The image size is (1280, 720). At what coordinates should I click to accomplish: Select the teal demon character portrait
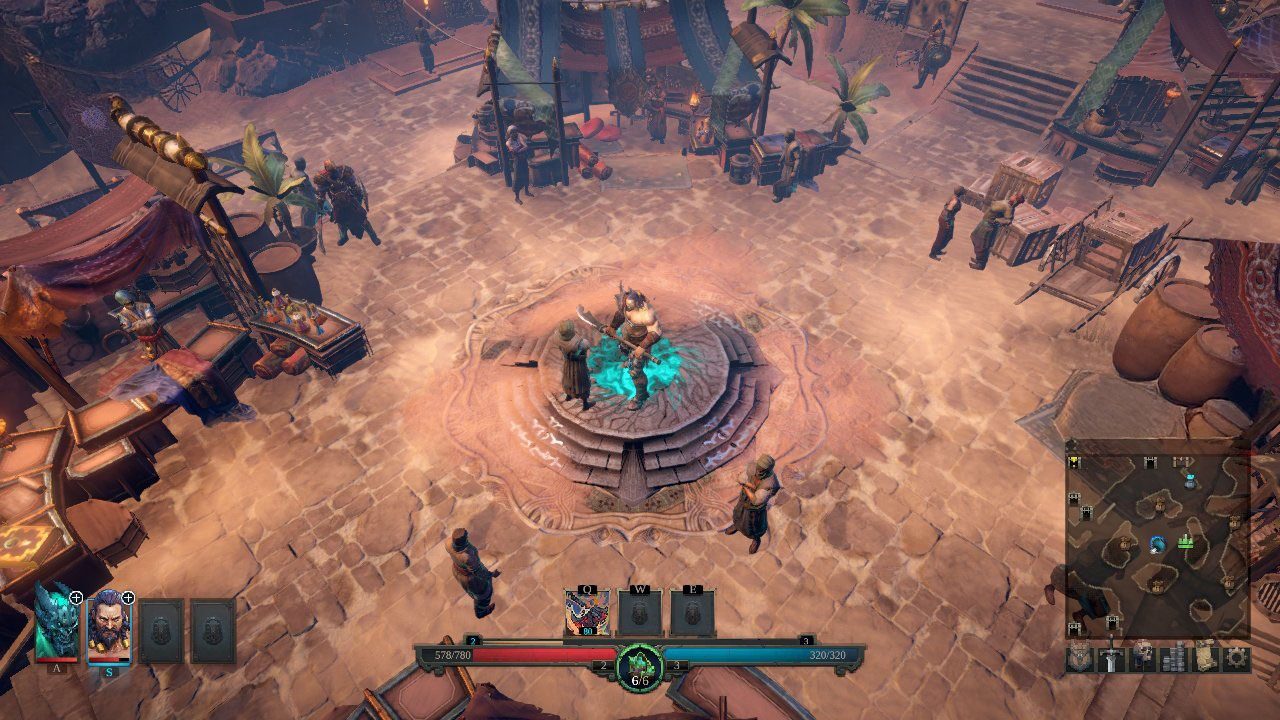[x=55, y=626]
